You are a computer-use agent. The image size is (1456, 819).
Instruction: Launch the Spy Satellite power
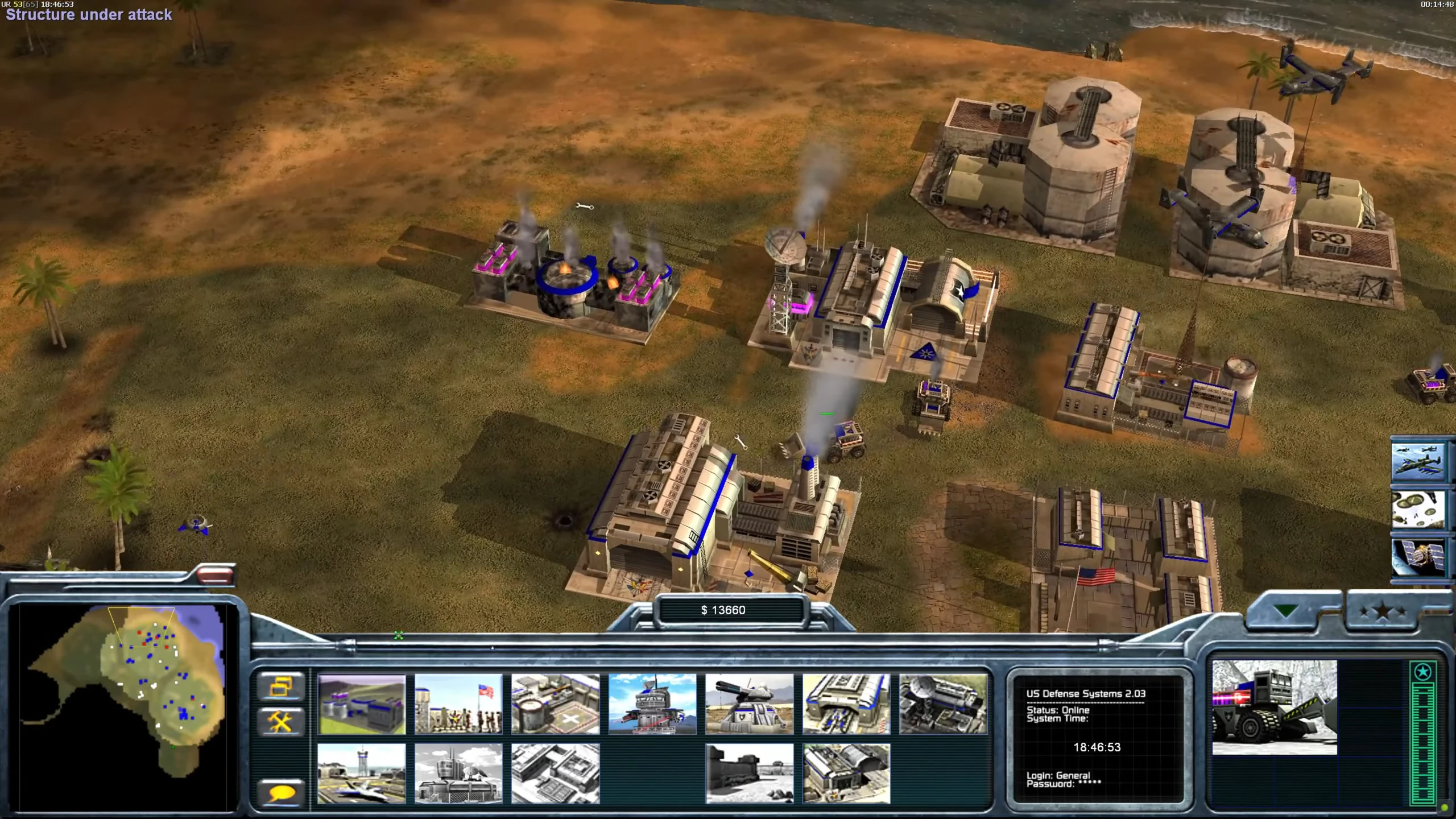pos(1418,558)
